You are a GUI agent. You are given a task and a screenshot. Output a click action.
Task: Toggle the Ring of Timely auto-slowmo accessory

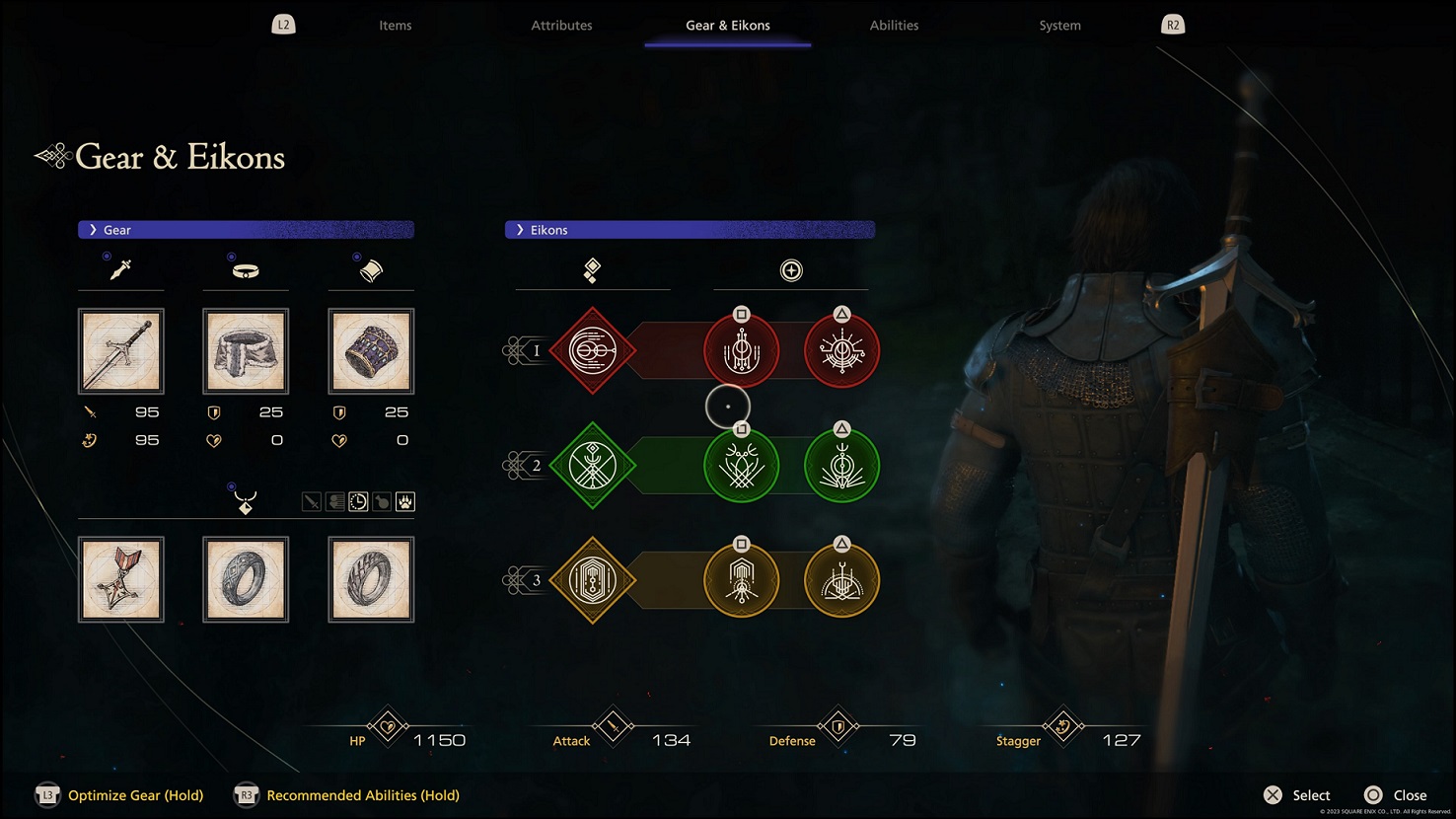coord(356,501)
